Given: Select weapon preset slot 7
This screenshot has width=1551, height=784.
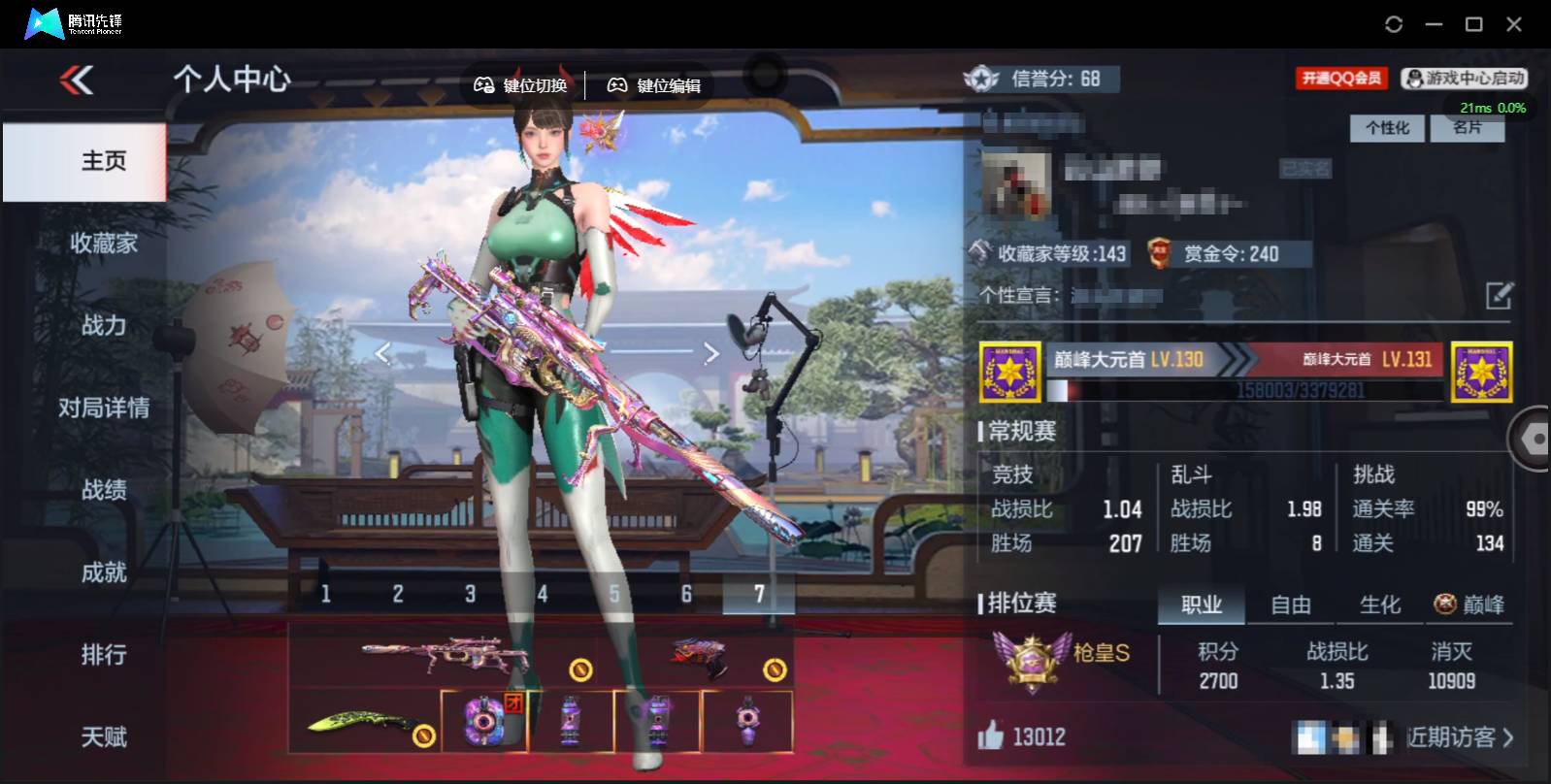Looking at the screenshot, I should click(x=759, y=592).
